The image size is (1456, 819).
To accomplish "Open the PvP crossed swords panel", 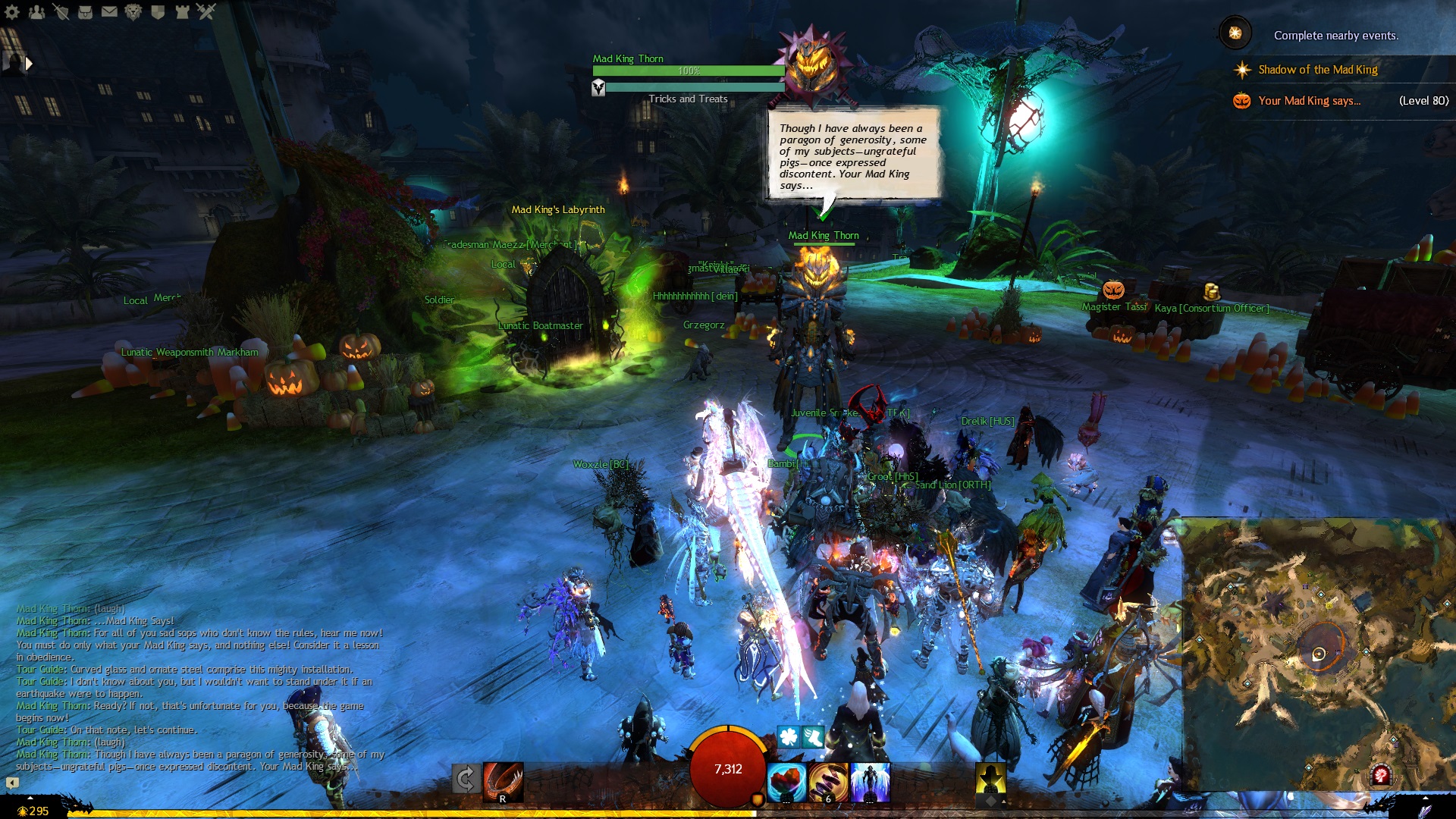I will tap(206, 11).
